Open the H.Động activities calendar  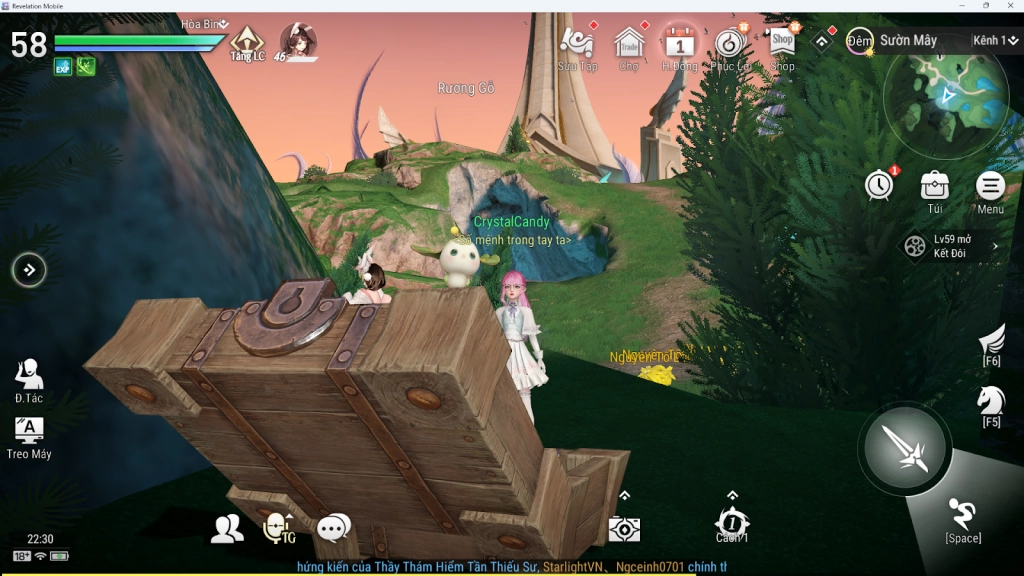(680, 45)
